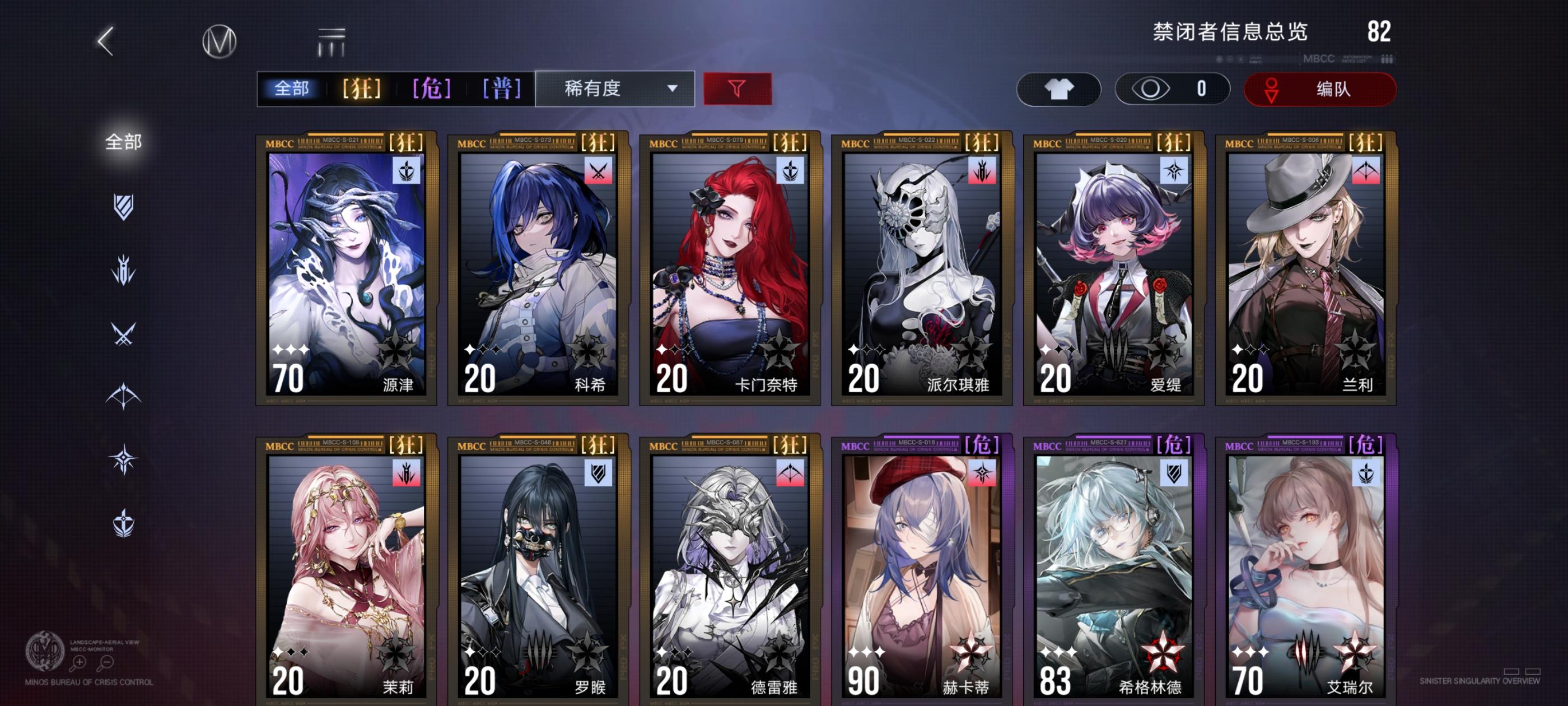Open the outfit shirt icon near top right
Image resolution: width=1568 pixels, height=706 pixels.
tap(1058, 89)
